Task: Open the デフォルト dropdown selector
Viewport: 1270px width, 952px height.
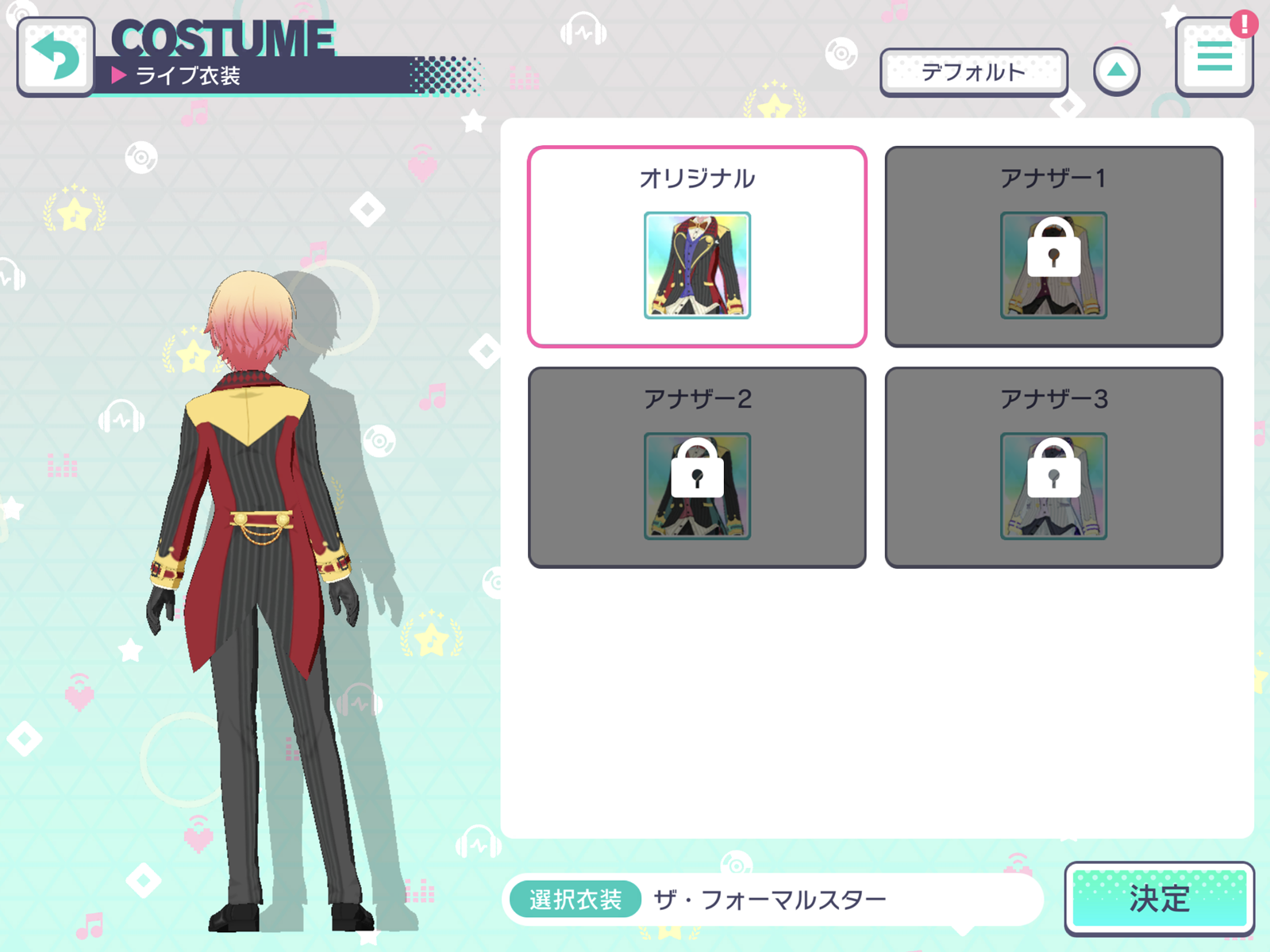Action: pyautogui.click(x=975, y=71)
